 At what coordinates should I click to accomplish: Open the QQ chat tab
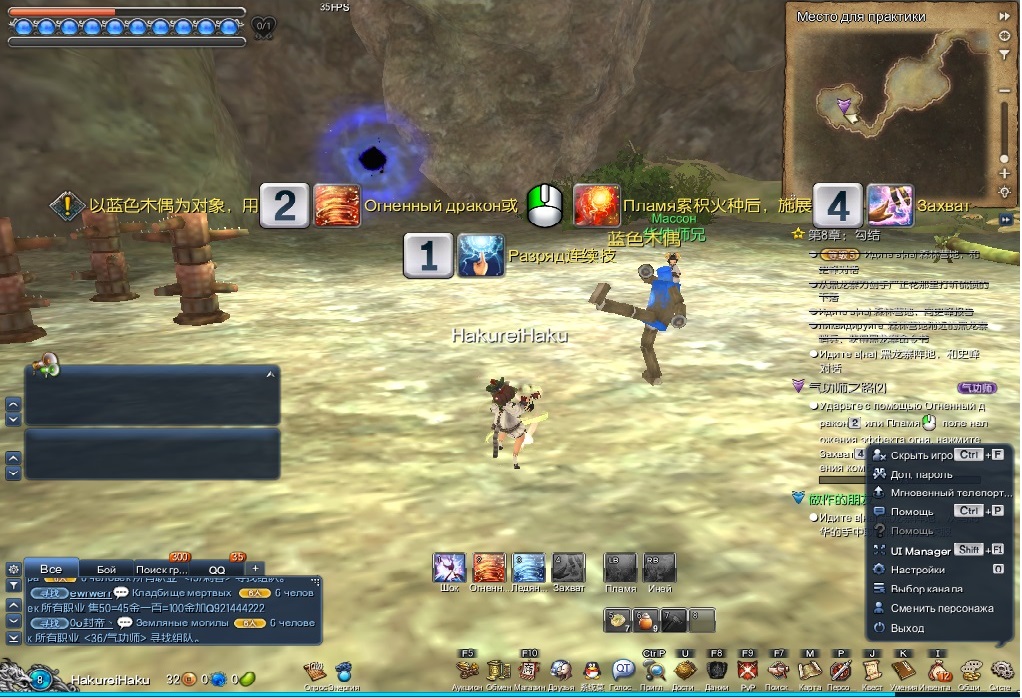tap(217, 569)
